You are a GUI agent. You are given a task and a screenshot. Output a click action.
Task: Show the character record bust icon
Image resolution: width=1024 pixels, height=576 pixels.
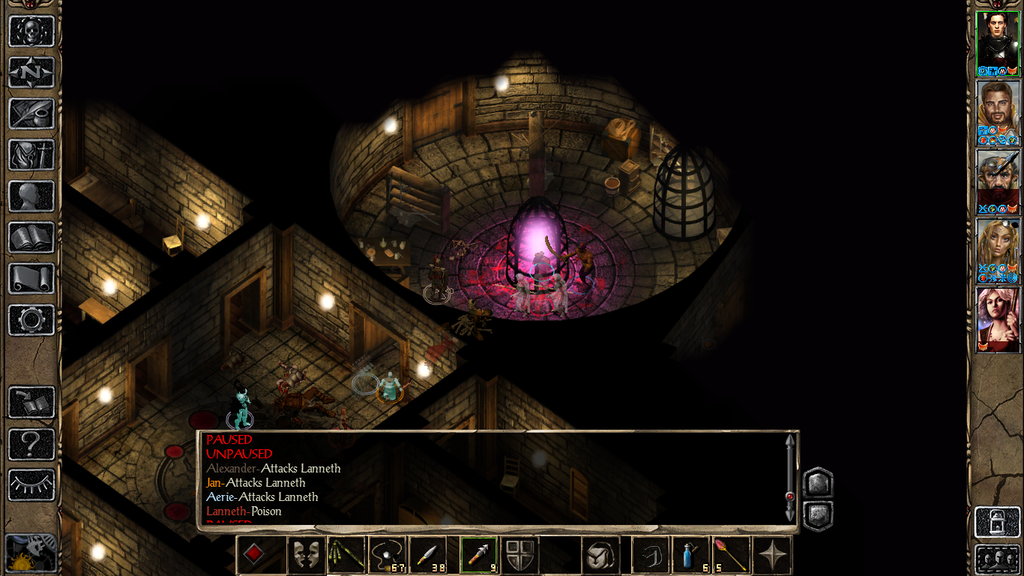tap(31, 196)
